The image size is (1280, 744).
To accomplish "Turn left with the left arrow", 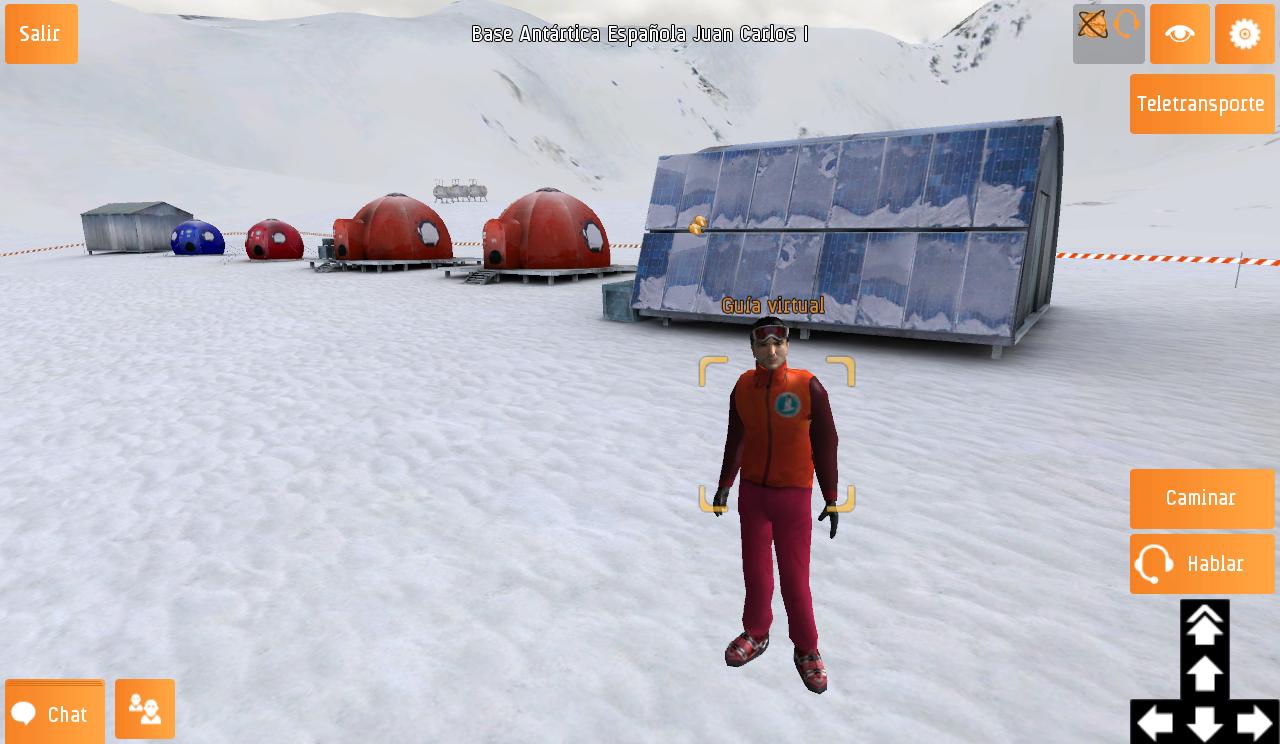I will click(1155, 722).
